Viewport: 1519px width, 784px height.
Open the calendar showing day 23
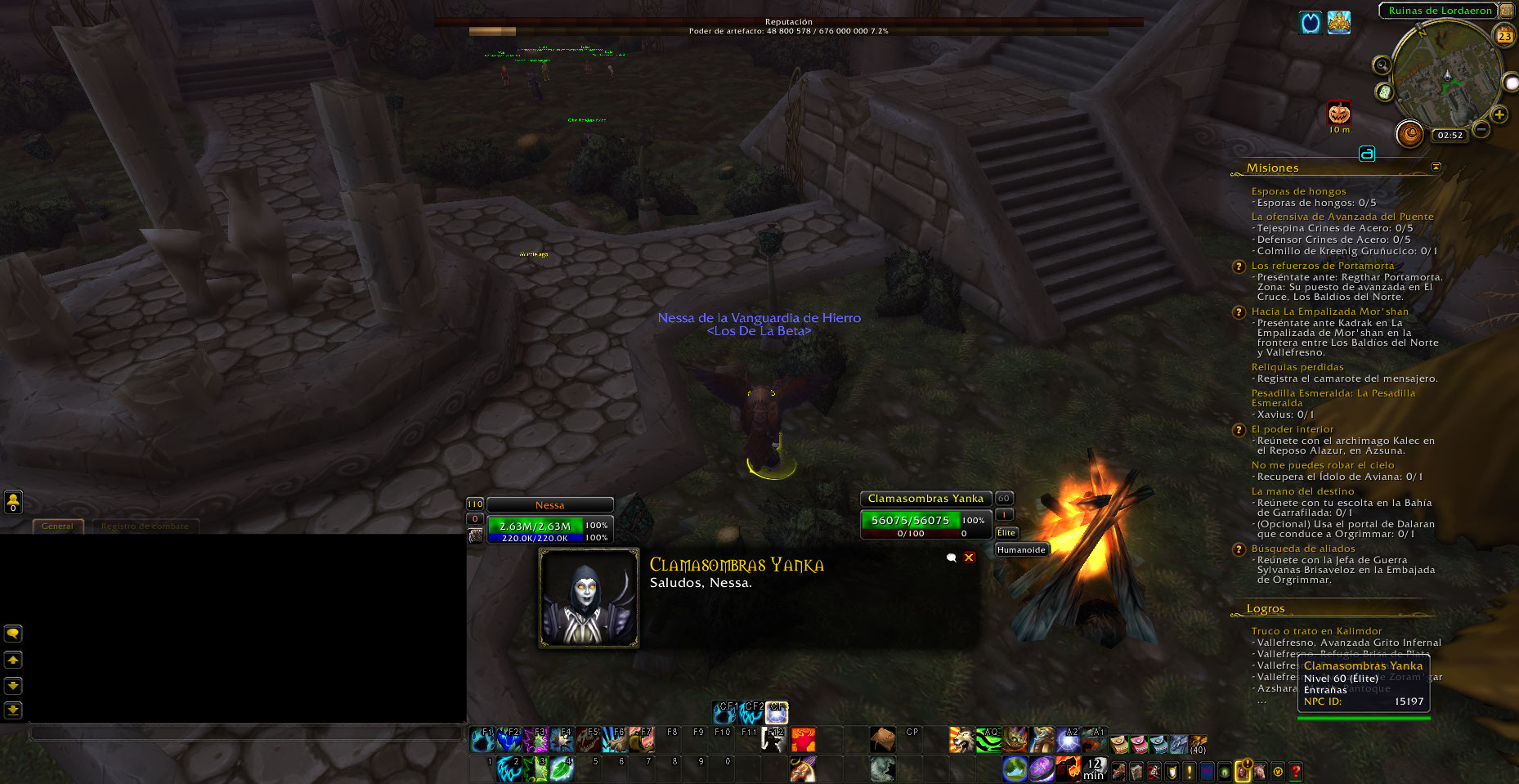click(x=1504, y=35)
